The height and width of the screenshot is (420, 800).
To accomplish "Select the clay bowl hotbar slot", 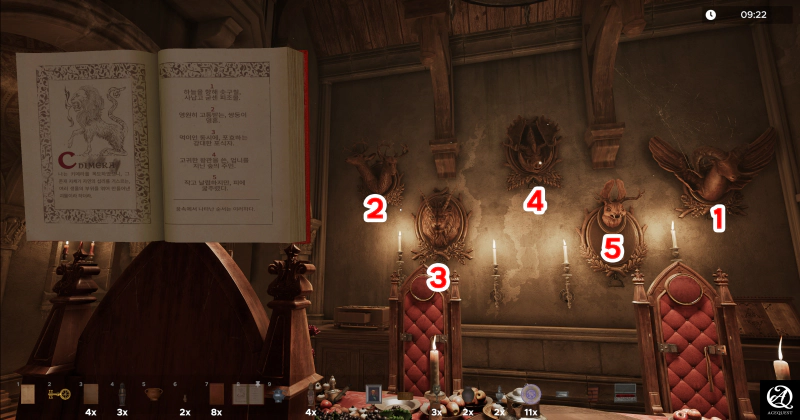I will [152, 394].
